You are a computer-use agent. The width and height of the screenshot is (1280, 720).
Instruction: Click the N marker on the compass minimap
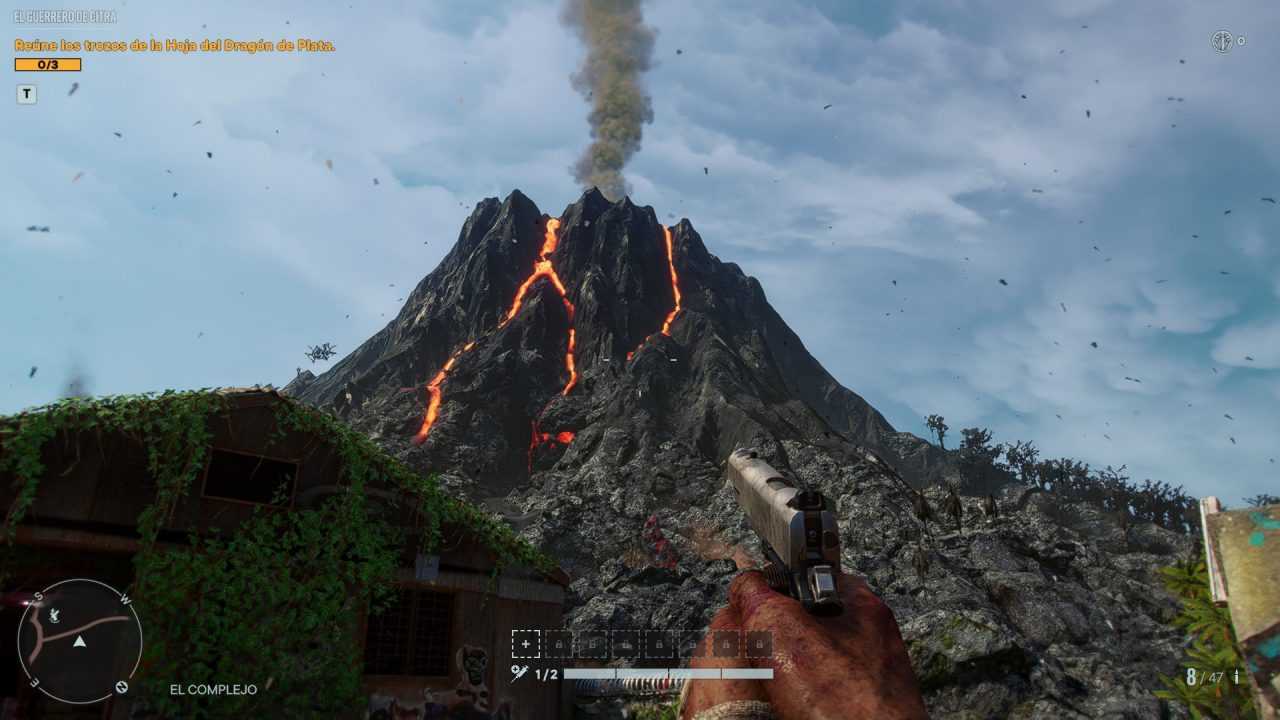121,687
